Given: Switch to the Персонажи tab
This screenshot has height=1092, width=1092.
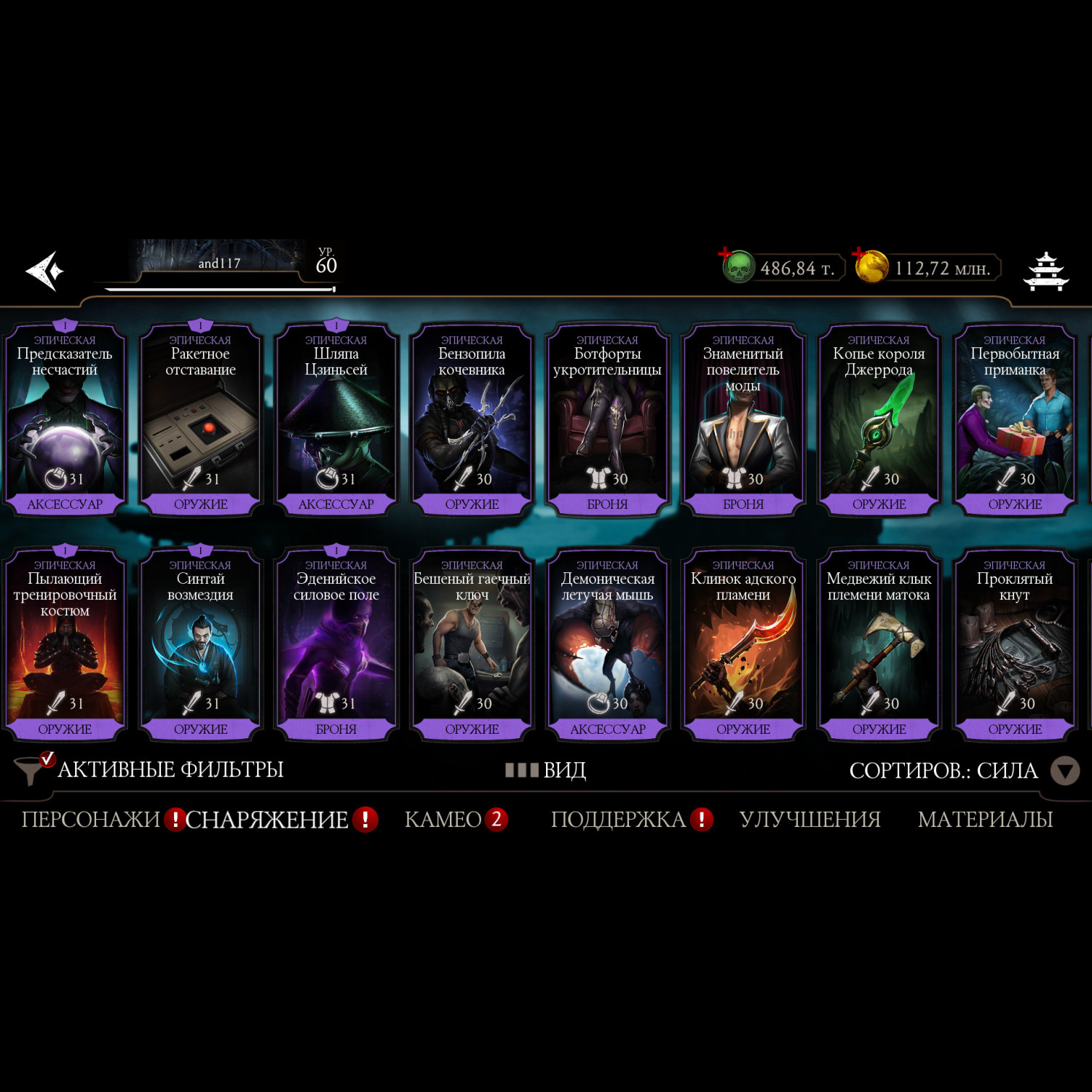Looking at the screenshot, I should click(x=90, y=820).
